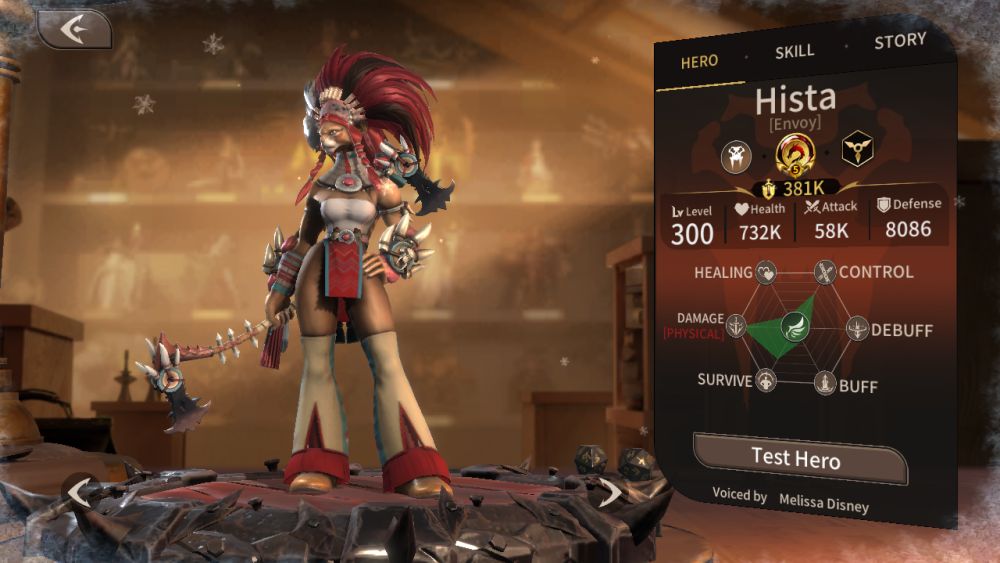The width and height of the screenshot is (1000, 563).
Task: Go back using the top-left arrow button
Action: (73, 30)
